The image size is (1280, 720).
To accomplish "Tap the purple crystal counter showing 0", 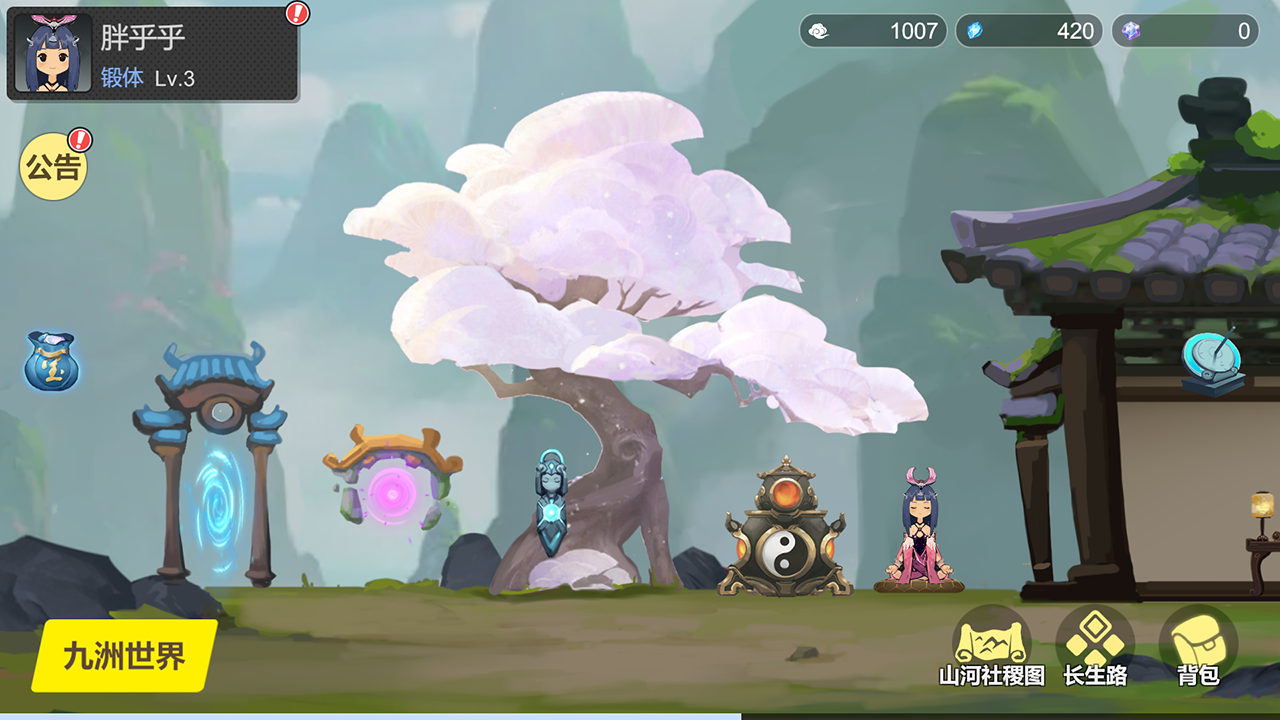I will pos(1185,31).
